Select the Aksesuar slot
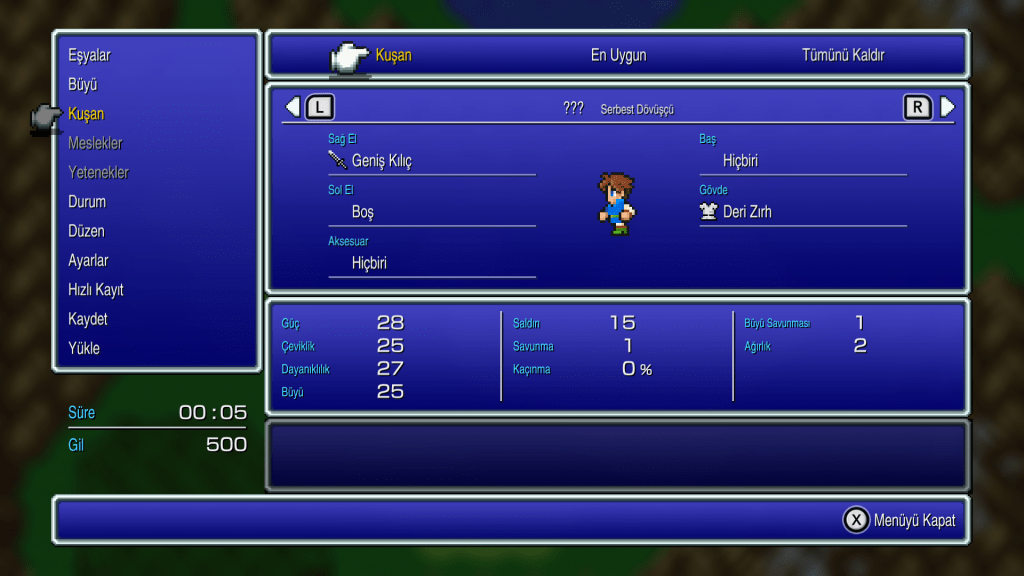The width and height of the screenshot is (1024, 576). click(368, 263)
